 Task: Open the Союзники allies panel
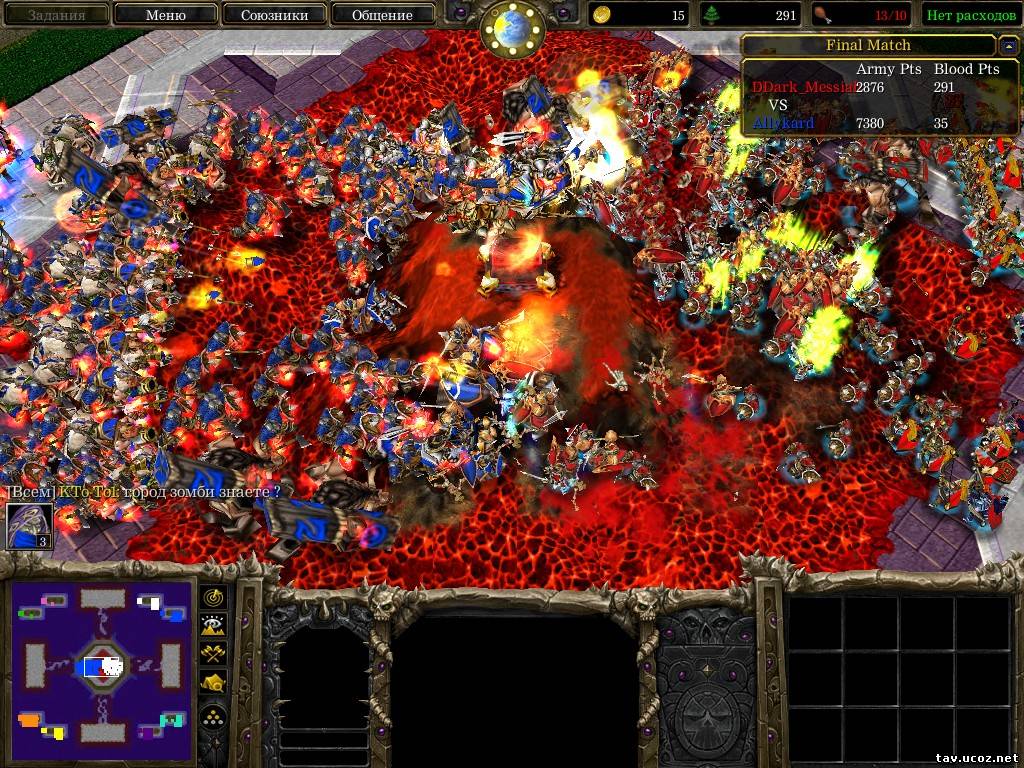point(273,15)
